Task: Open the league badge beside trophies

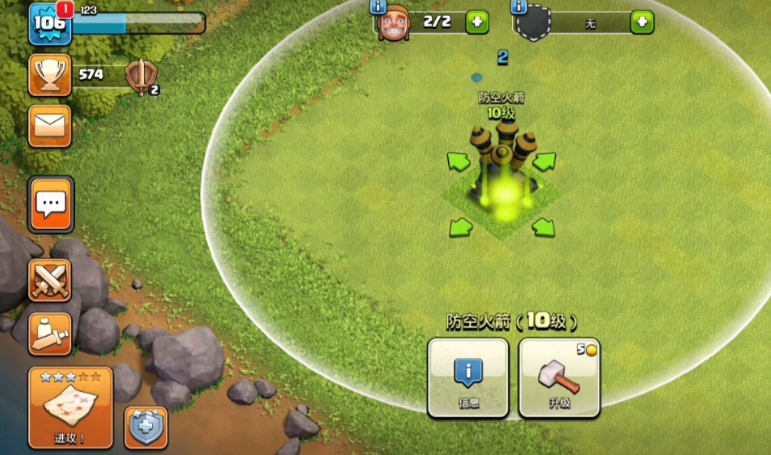Action: point(140,76)
